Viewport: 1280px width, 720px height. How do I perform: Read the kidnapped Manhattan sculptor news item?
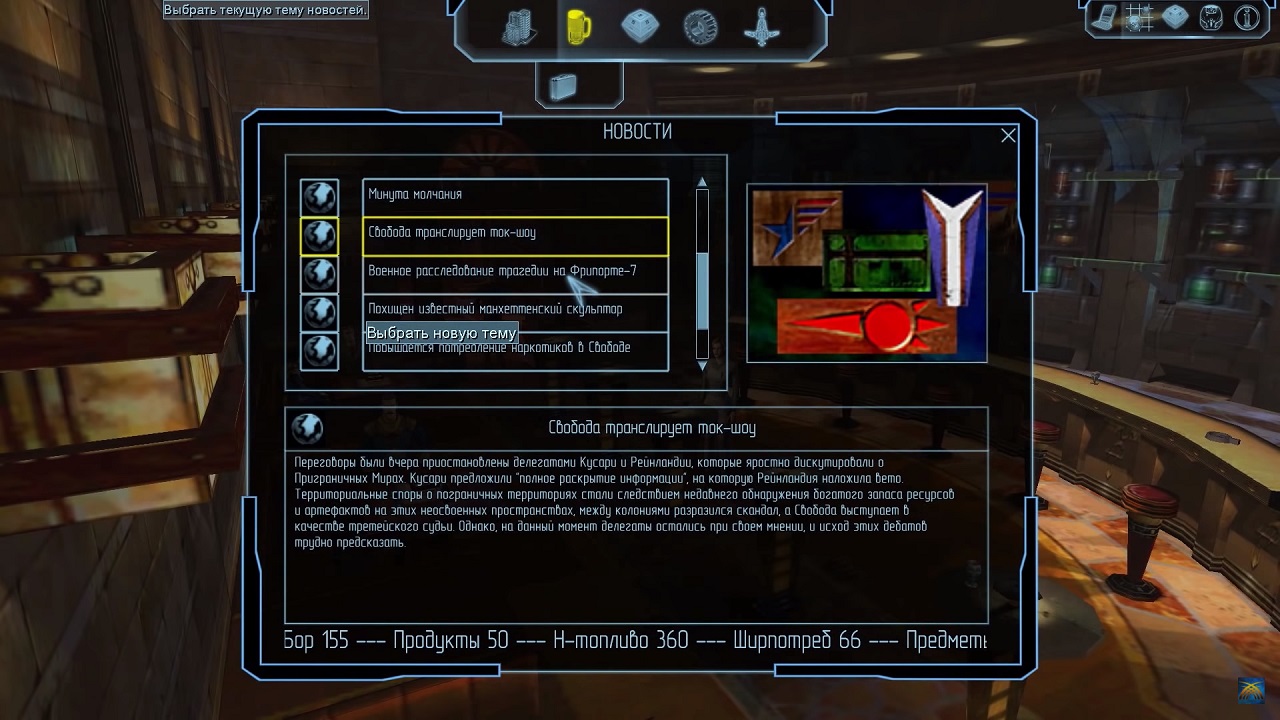click(515, 309)
